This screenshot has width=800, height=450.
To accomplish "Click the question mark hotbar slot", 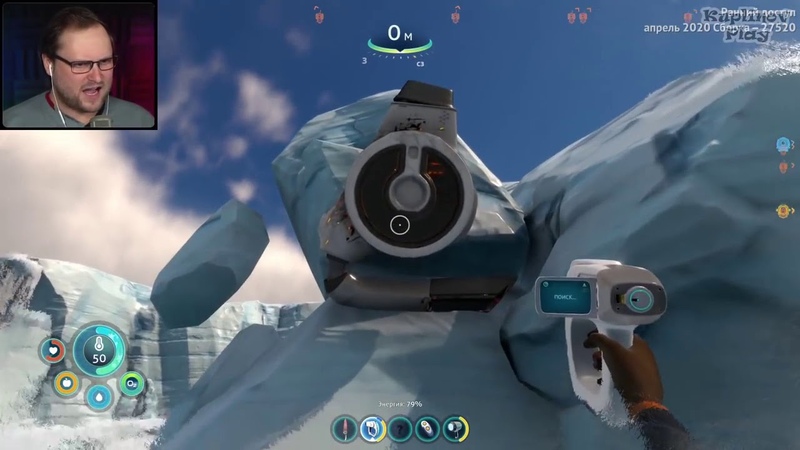I will point(400,428).
